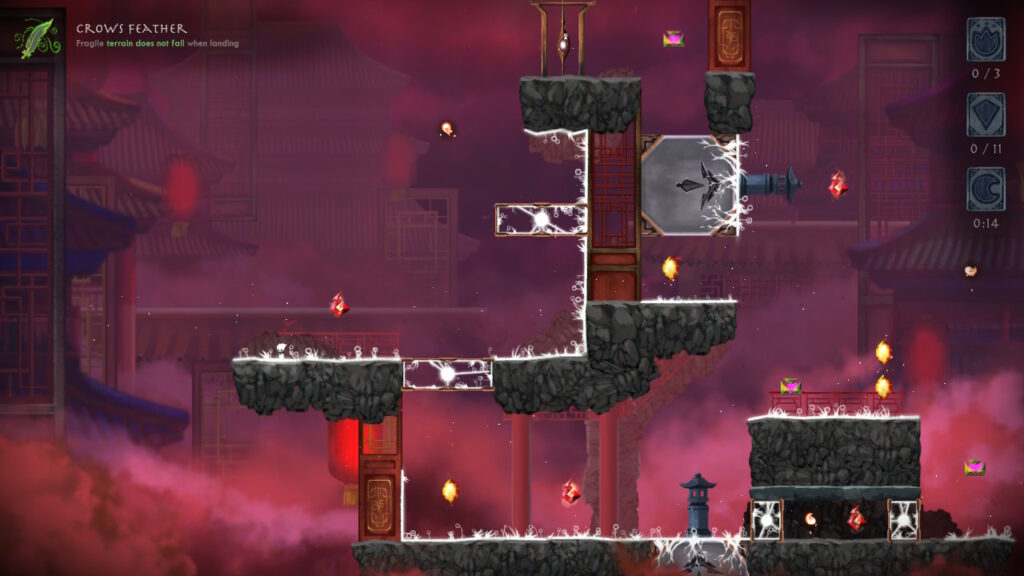
Task: Click the gem collectible tracker icon
Action: [985, 114]
